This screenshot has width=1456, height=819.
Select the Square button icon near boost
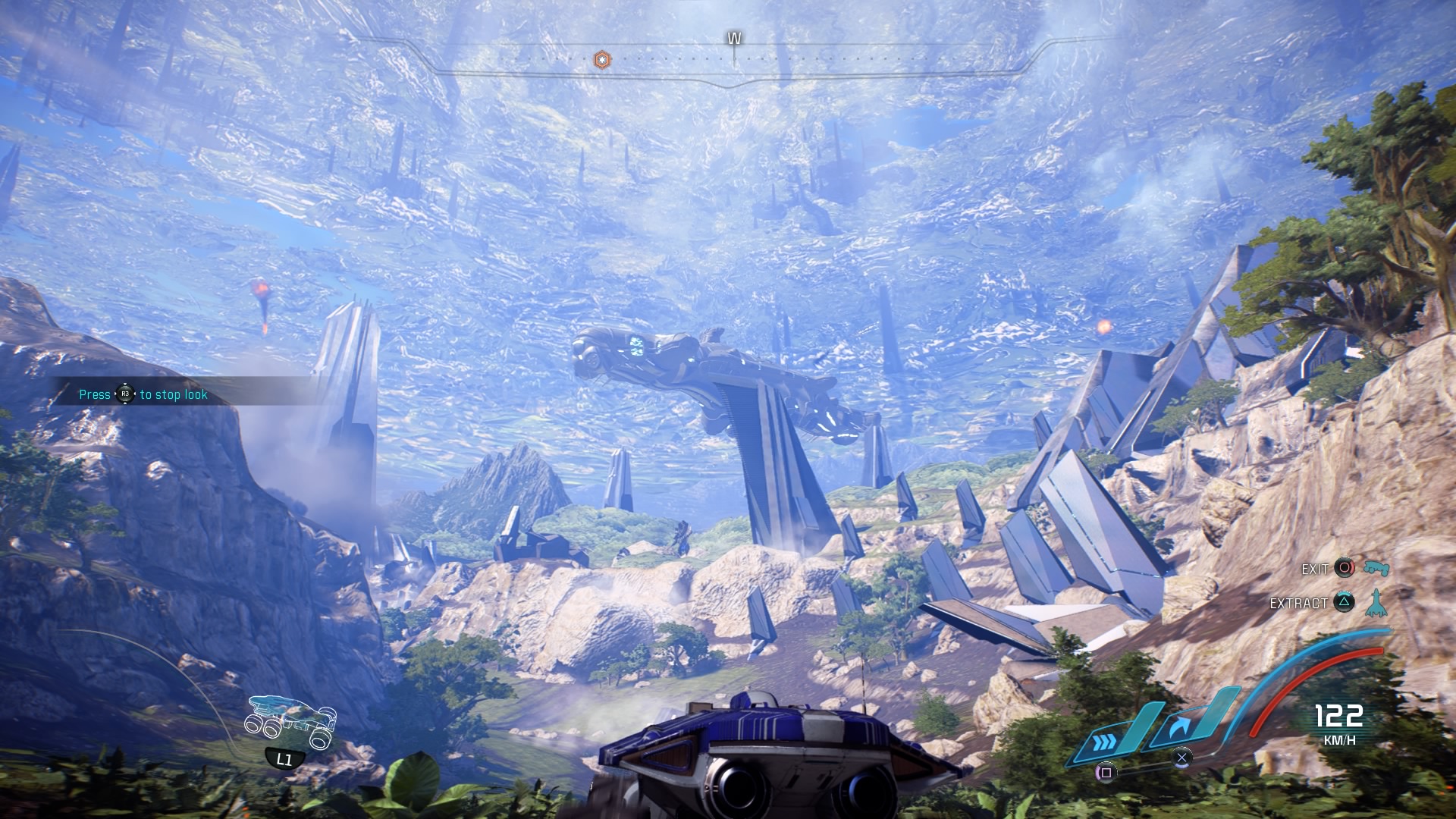tap(1106, 773)
